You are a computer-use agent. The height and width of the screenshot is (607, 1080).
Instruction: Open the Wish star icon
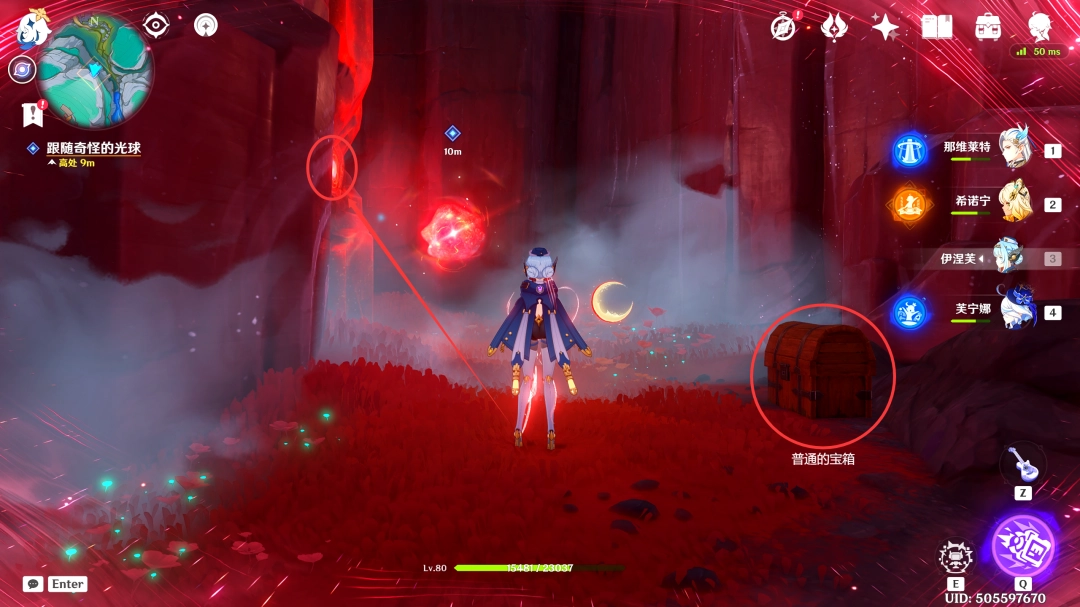click(885, 27)
